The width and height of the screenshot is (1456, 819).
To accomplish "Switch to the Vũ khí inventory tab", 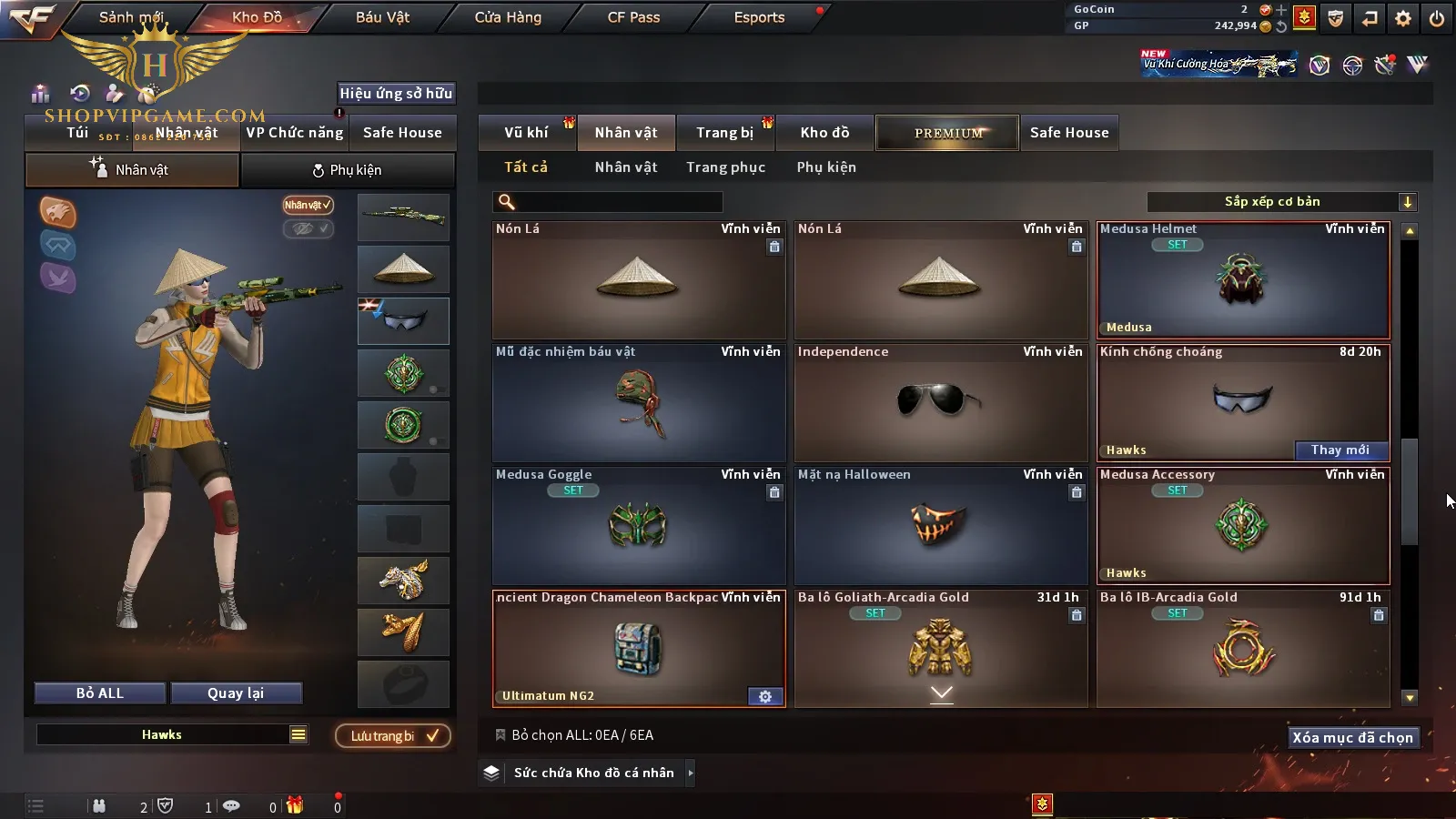I will (x=526, y=133).
